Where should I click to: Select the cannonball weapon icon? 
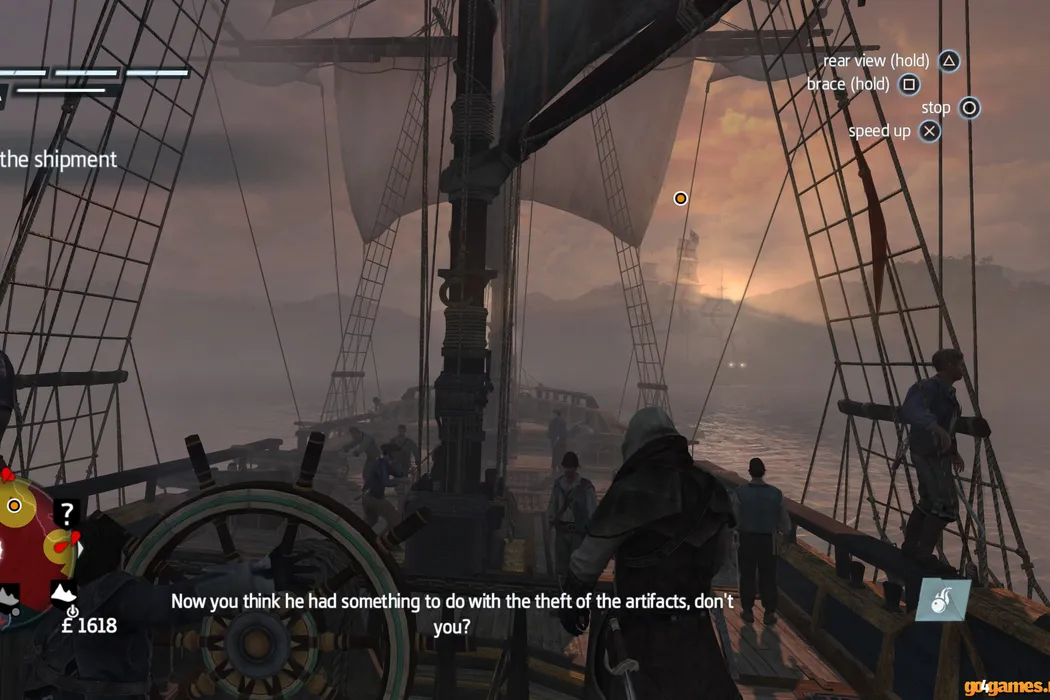(943, 600)
